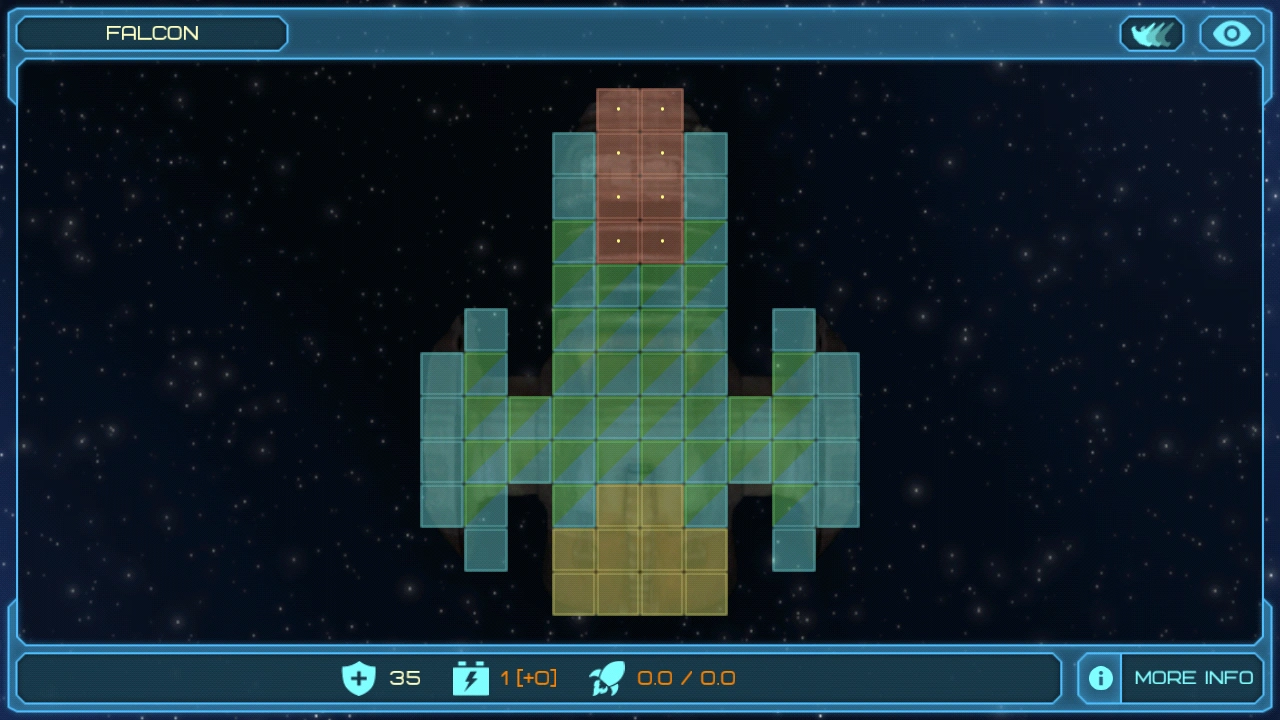Click the blue info circle icon
This screenshot has width=1280, height=720.
[1099, 678]
